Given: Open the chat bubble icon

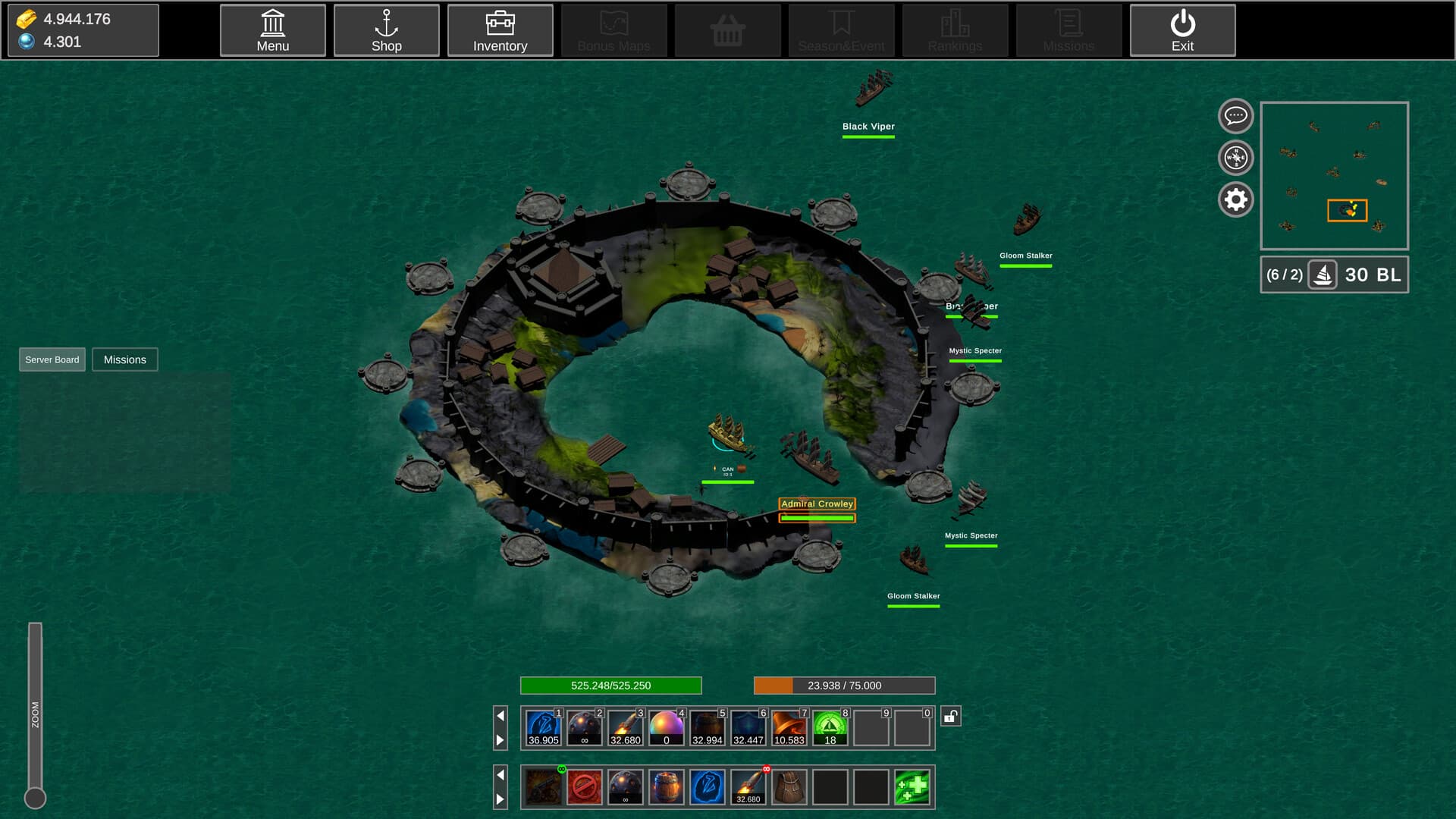Looking at the screenshot, I should 1235,116.
